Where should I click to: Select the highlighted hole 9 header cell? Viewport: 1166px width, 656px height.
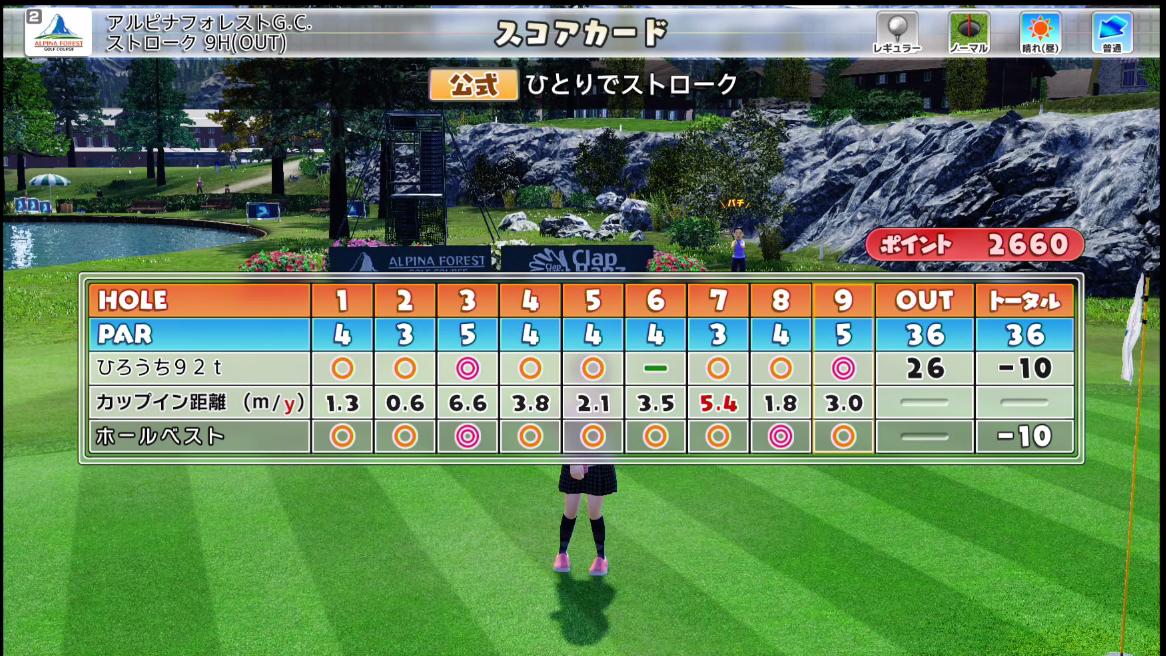[x=843, y=301]
